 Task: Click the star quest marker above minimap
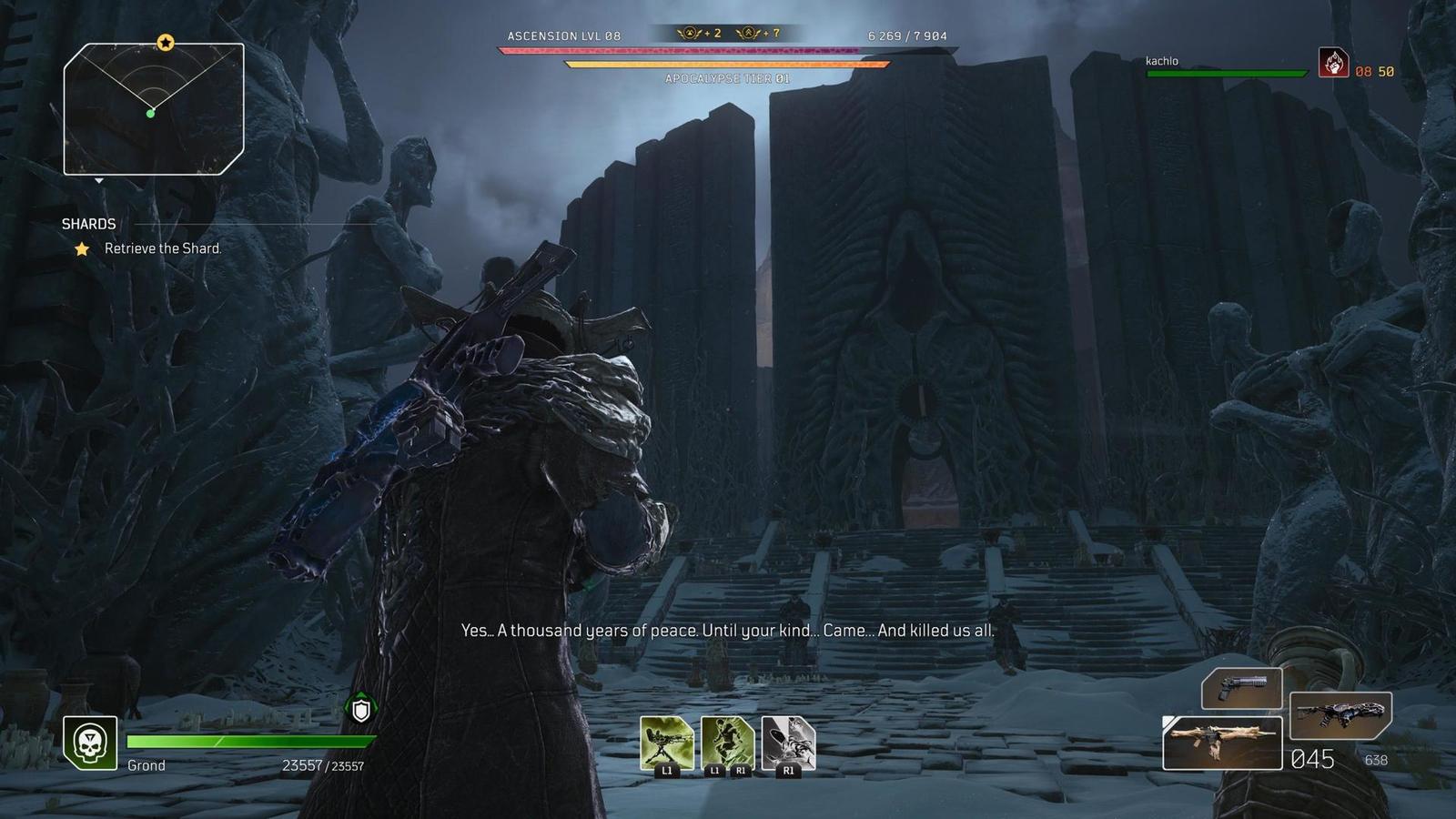tap(166, 43)
